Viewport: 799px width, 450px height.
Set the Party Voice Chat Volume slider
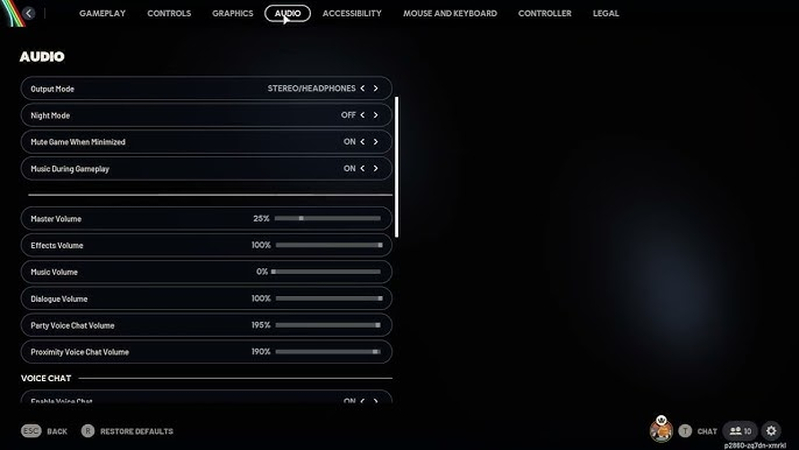pyautogui.click(x=327, y=325)
